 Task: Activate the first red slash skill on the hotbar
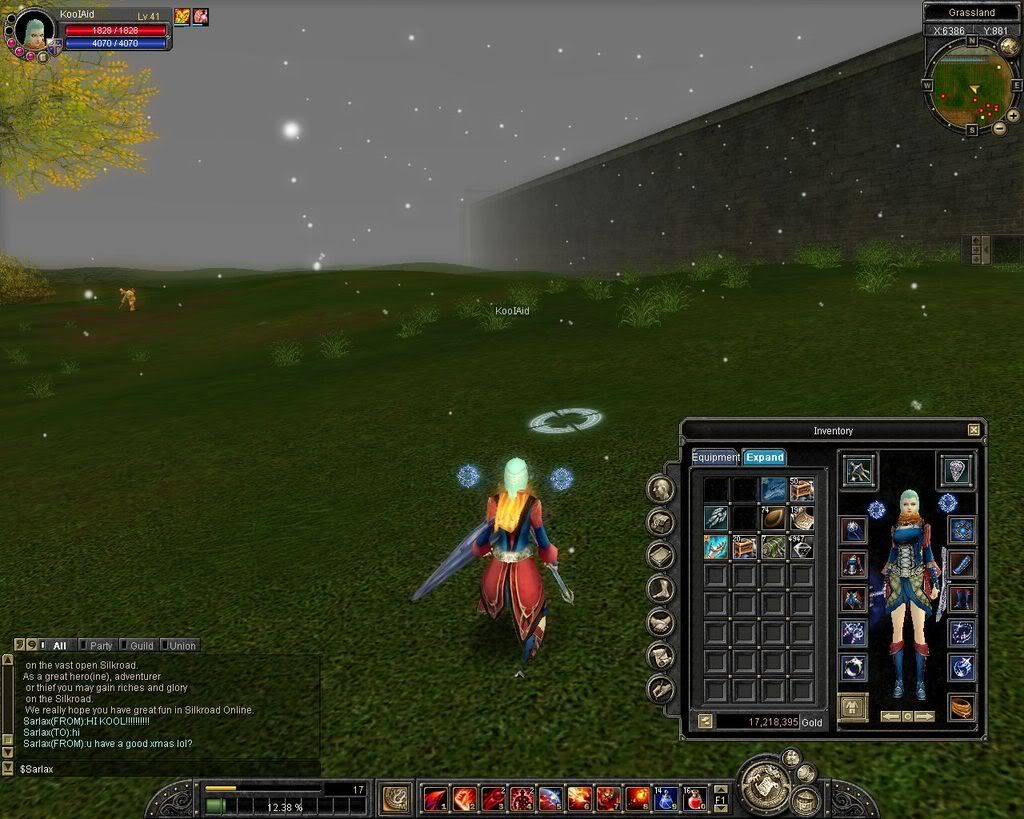pyautogui.click(x=435, y=798)
